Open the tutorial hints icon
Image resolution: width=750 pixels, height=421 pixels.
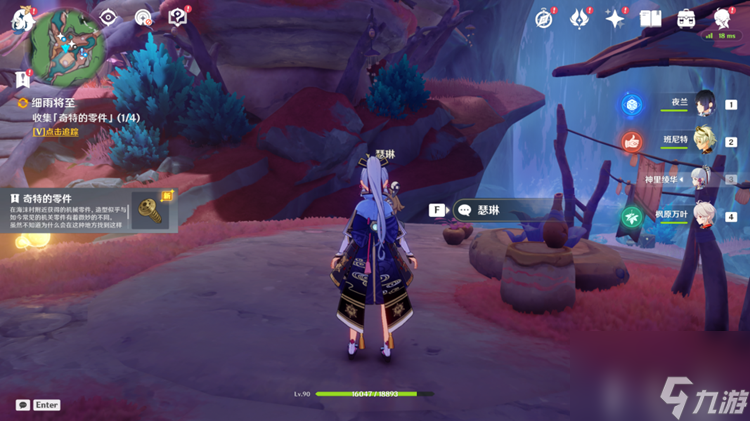pos(177,17)
